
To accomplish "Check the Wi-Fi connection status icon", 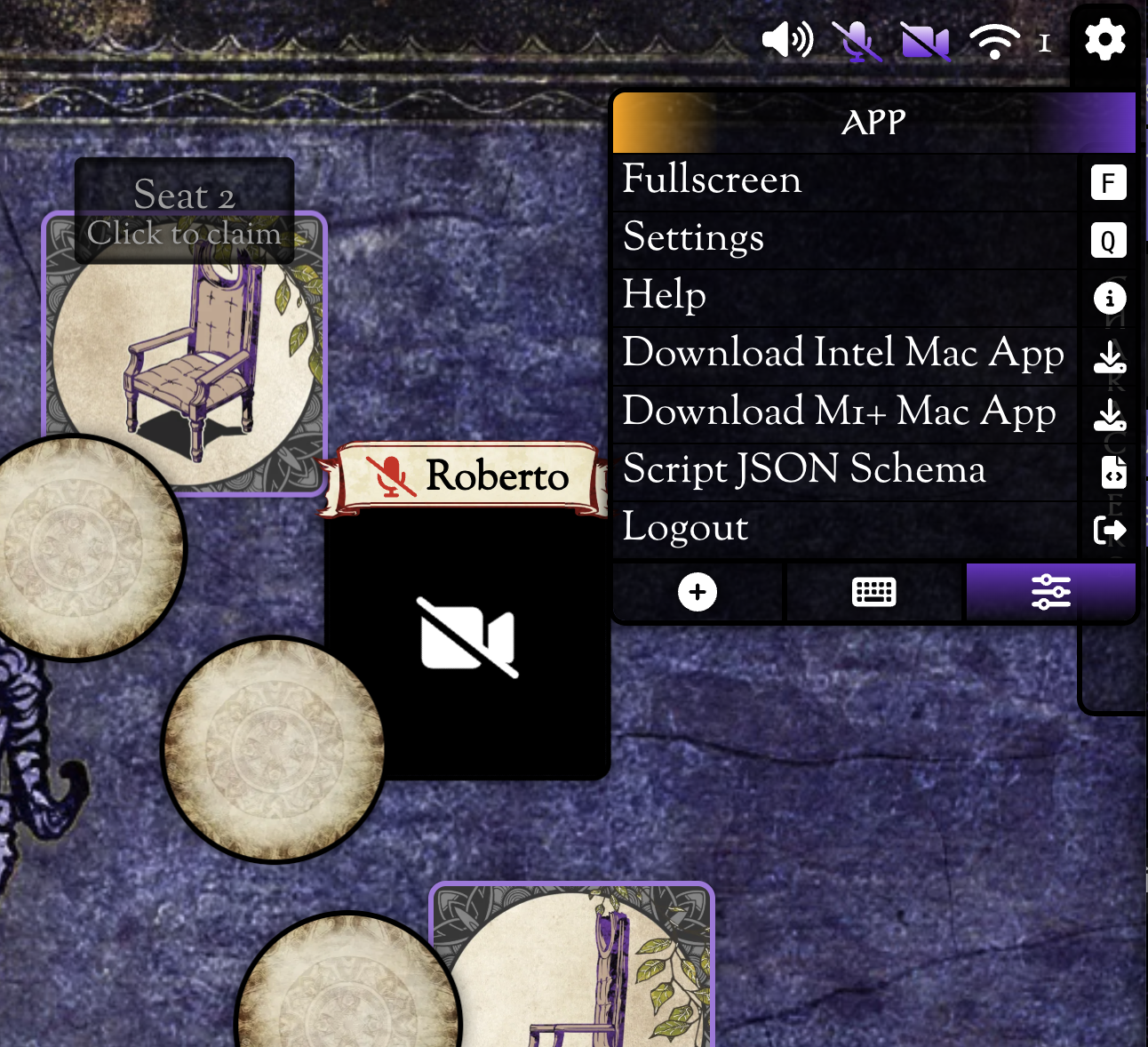I will [994, 41].
